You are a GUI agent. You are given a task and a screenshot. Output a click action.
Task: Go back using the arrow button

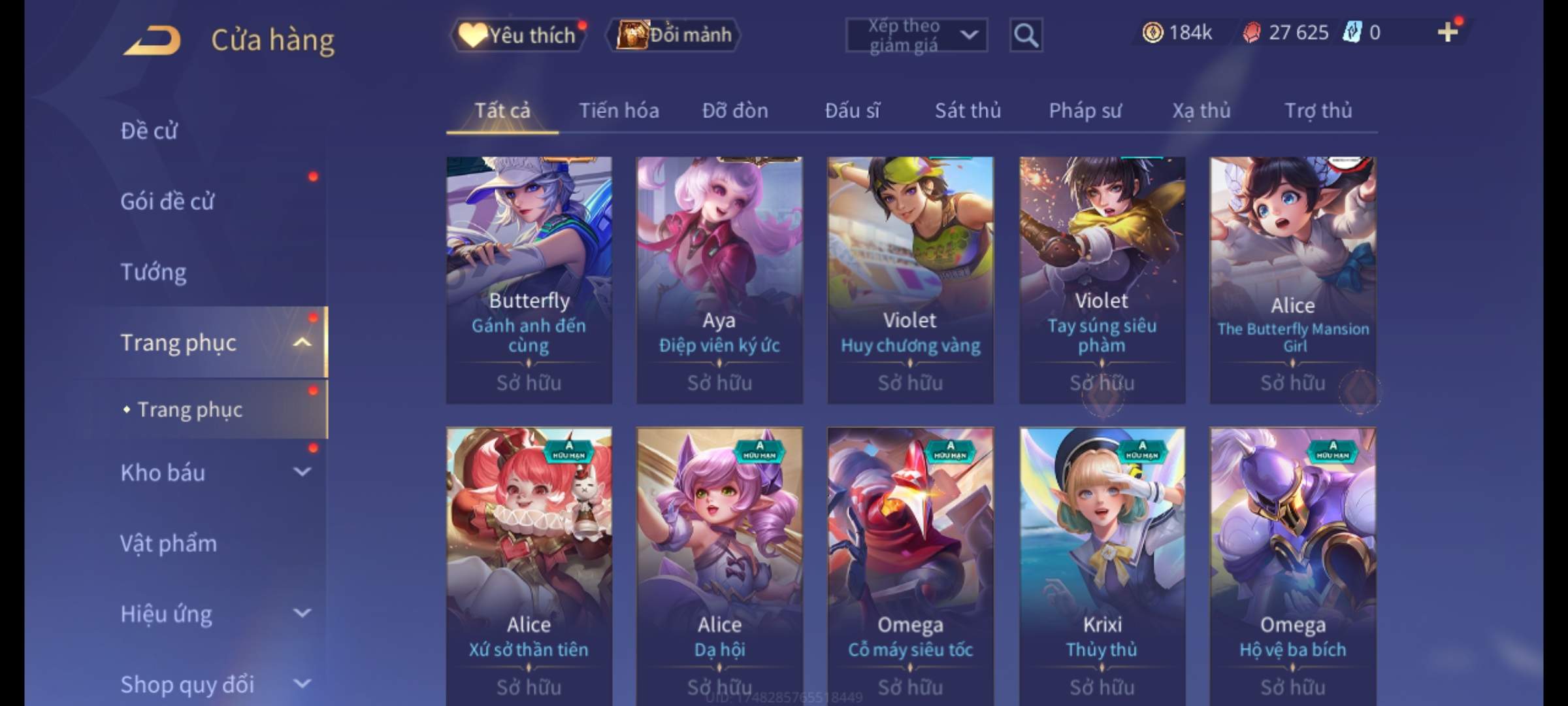pyautogui.click(x=152, y=41)
